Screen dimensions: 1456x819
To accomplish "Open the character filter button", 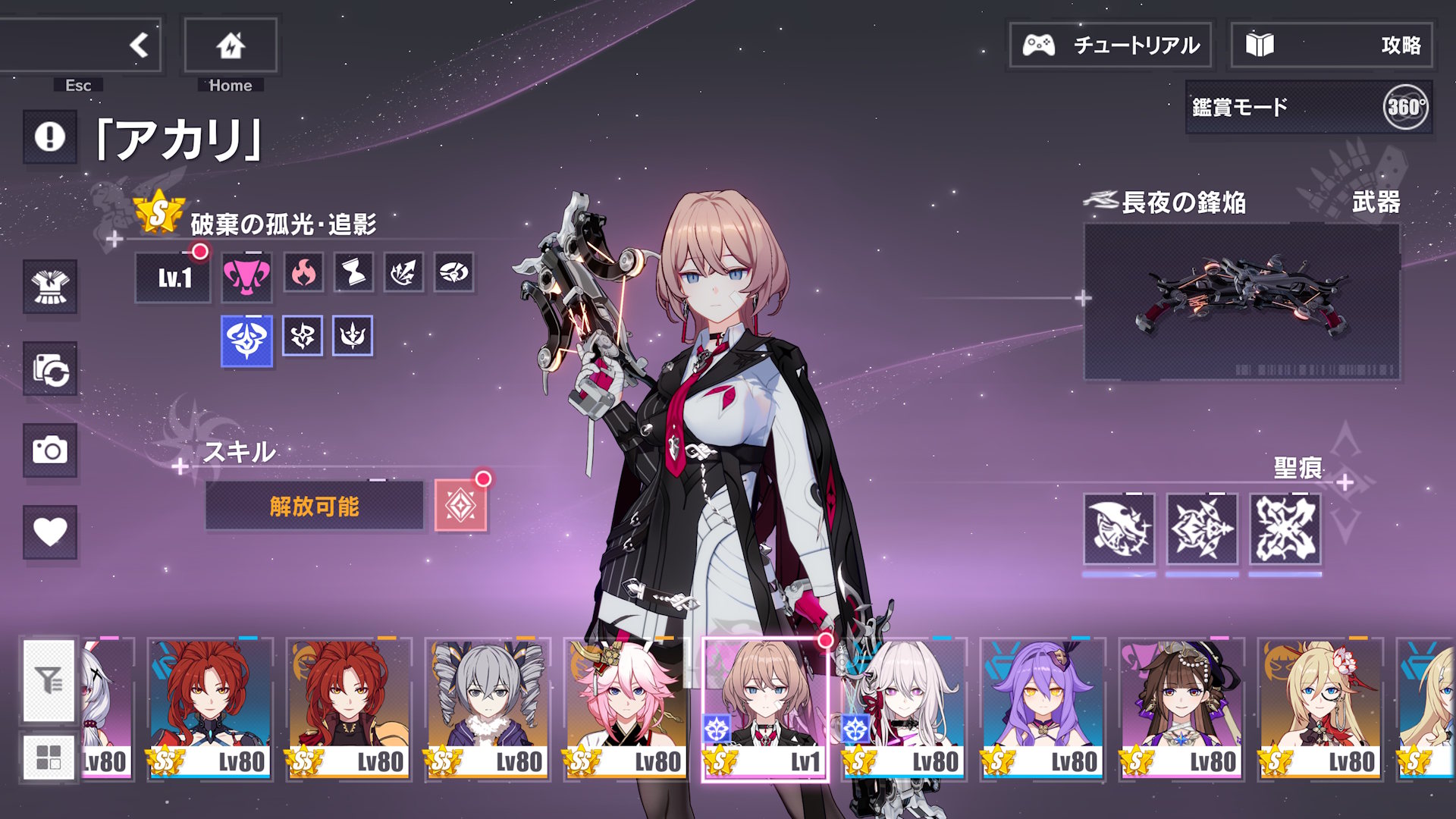I will pyautogui.click(x=49, y=680).
